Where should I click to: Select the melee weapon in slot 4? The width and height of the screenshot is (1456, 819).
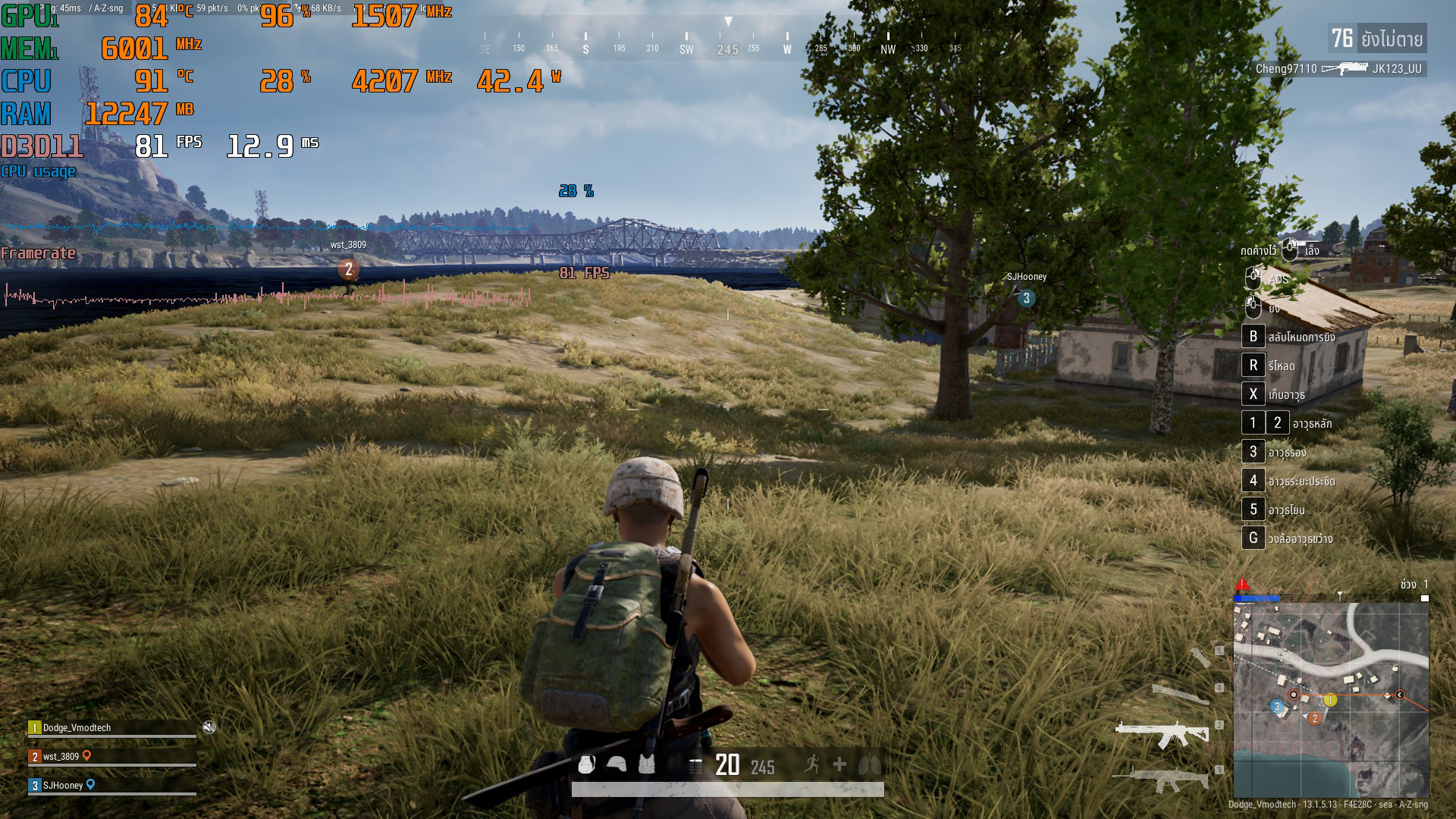click(1180, 693)
